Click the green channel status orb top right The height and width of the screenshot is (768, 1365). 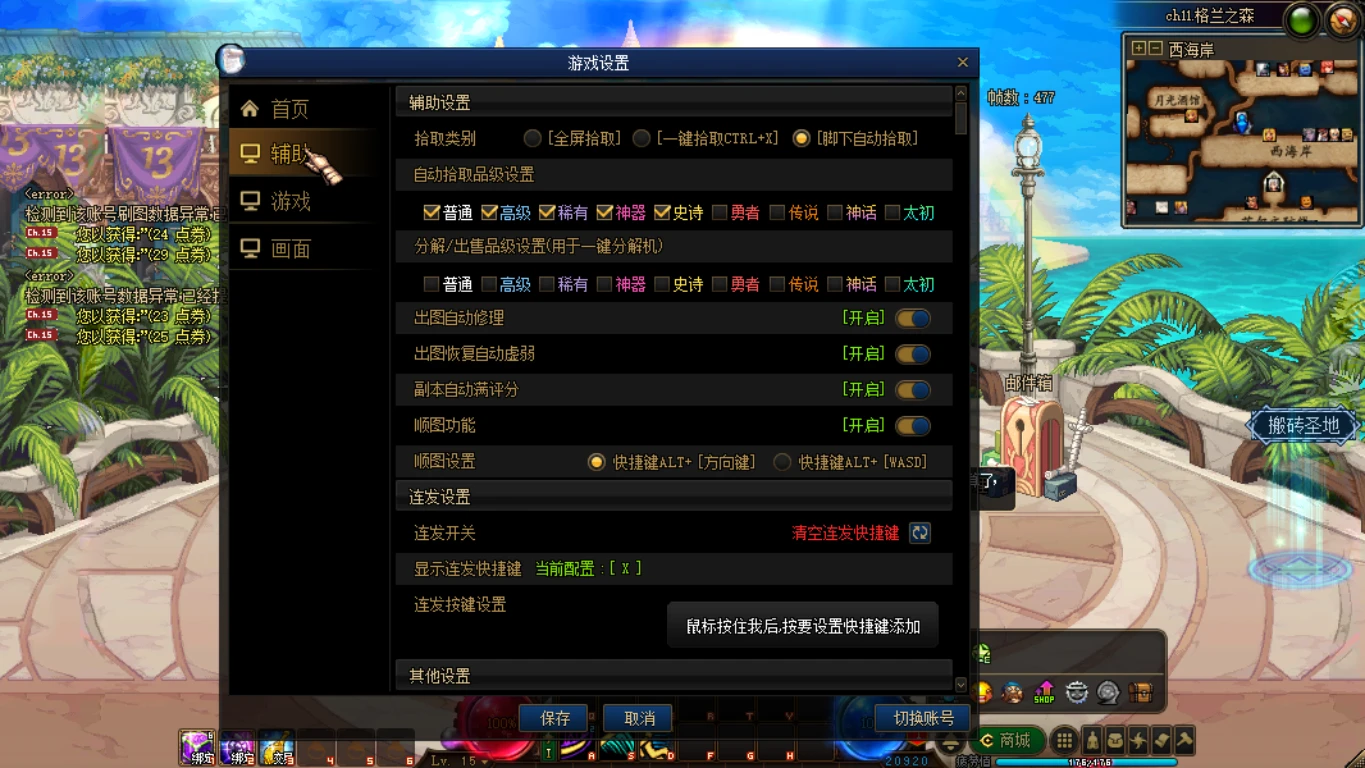pyautogui.click(x=1302, y=19)
